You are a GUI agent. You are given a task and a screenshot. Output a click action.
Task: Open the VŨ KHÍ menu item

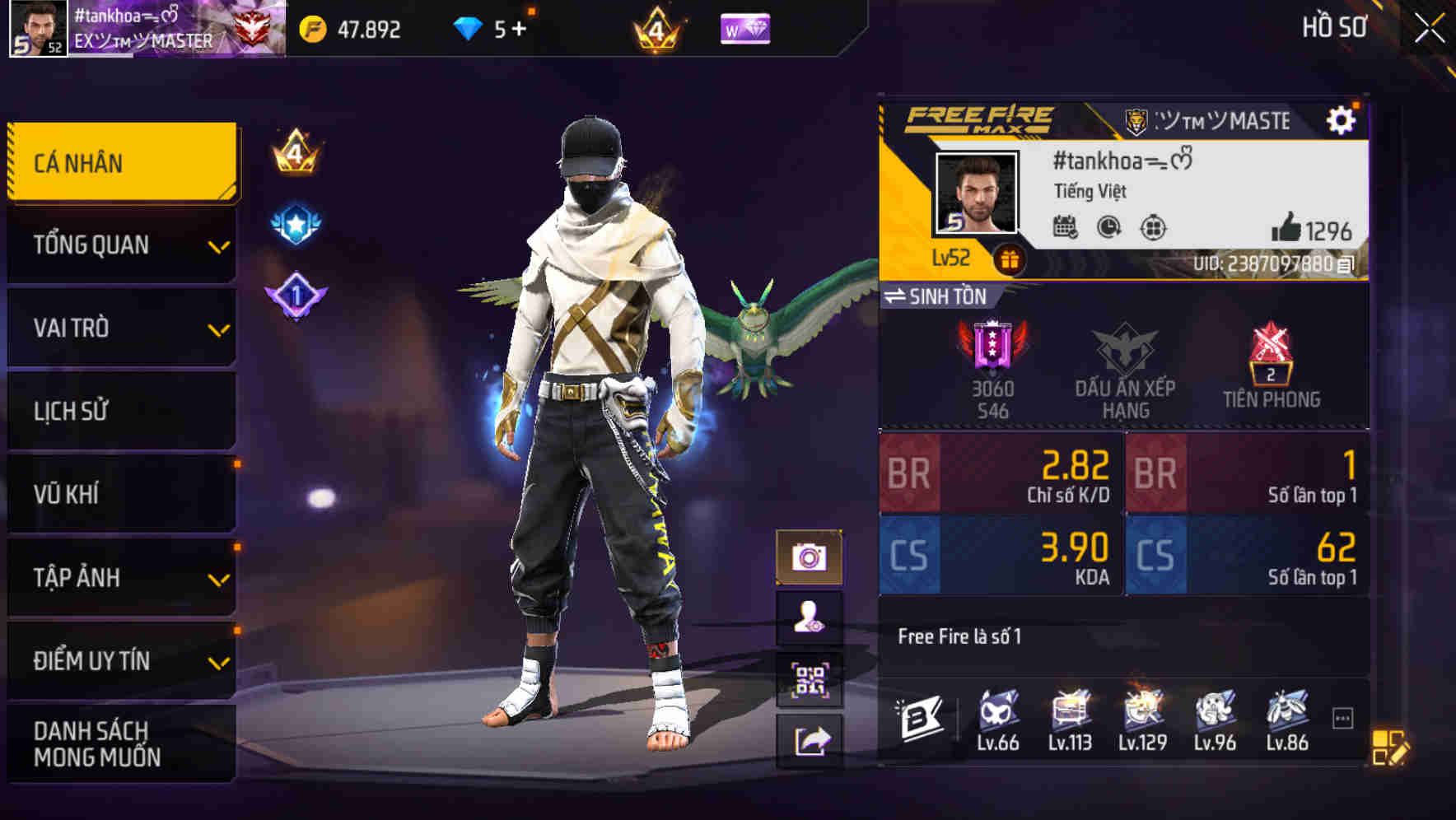[x=121, y=494]
